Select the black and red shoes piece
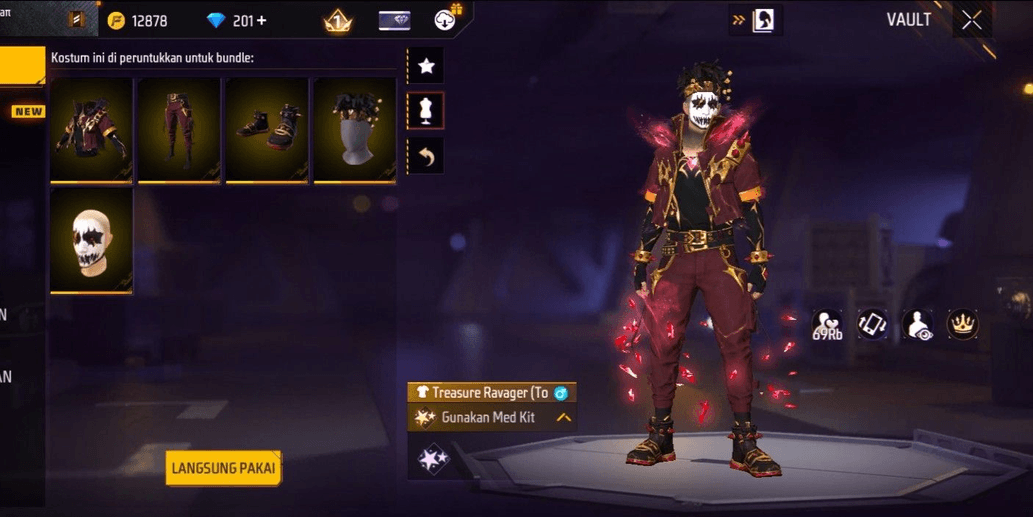This screenshot has width=1033, height=517. pyautogui.click(x=267, y=130)
